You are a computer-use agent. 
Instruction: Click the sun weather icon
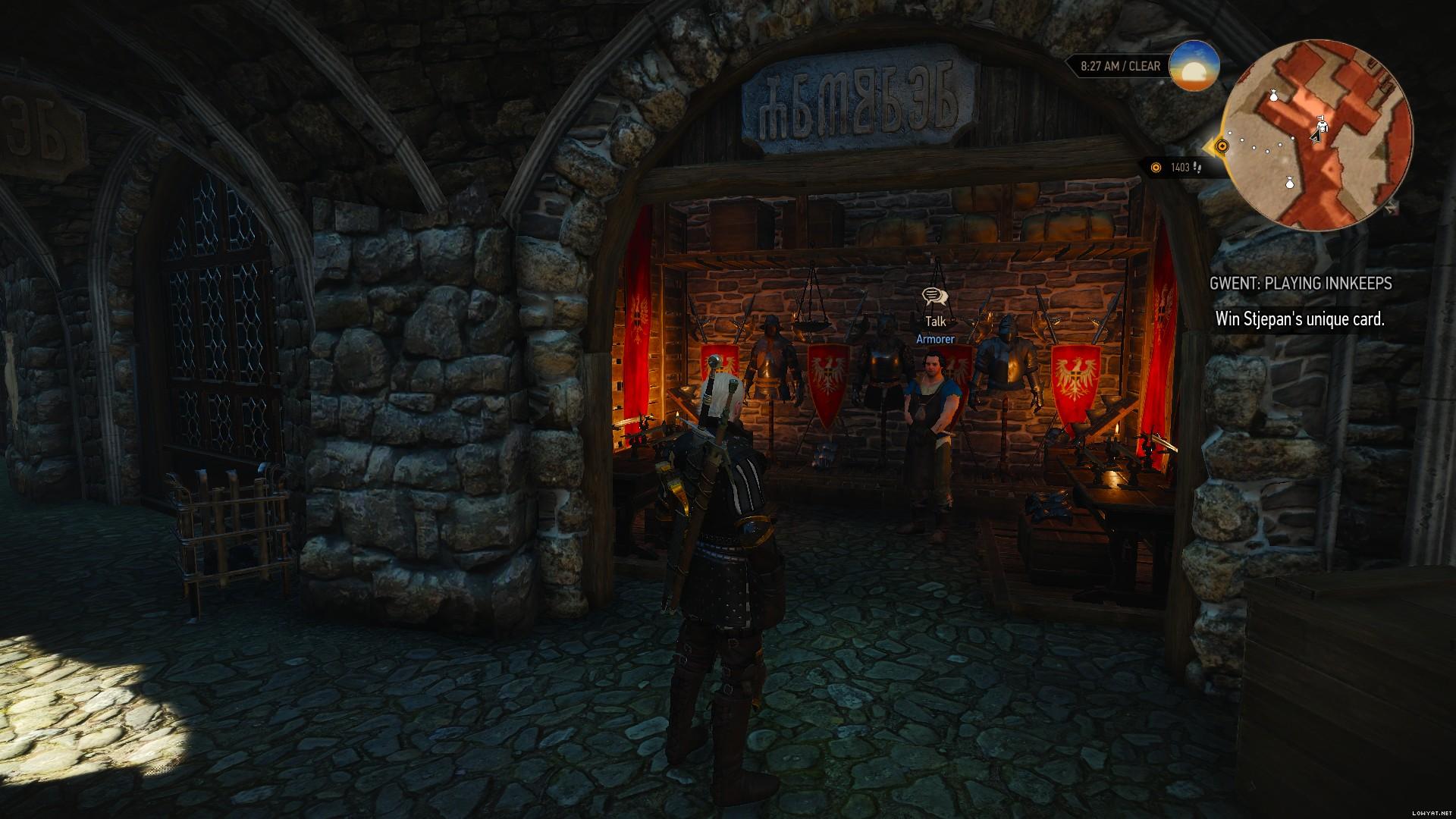(1194, 66)
